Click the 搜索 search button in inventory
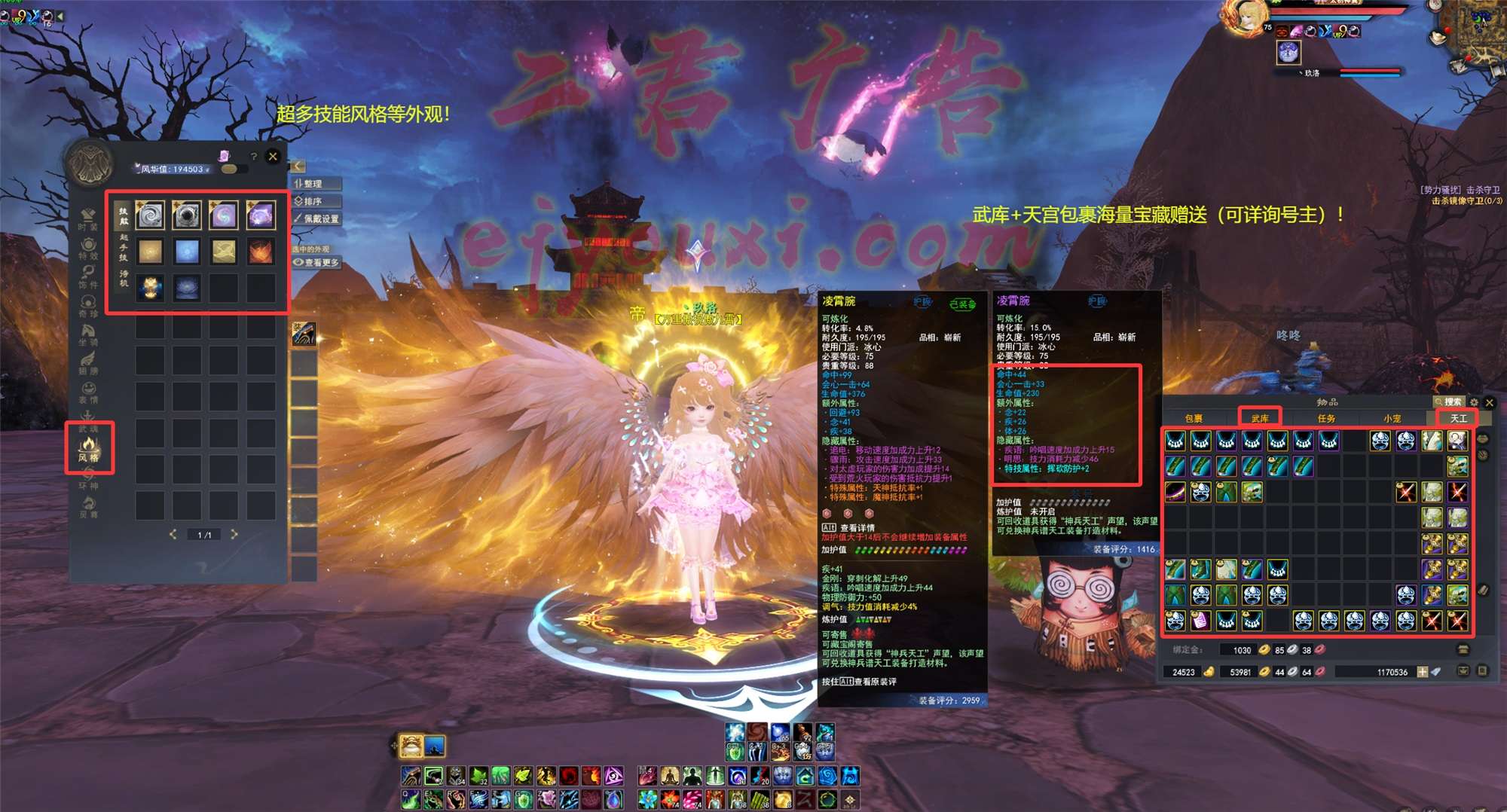1507x812 pixels. (x=1448, y=402)
